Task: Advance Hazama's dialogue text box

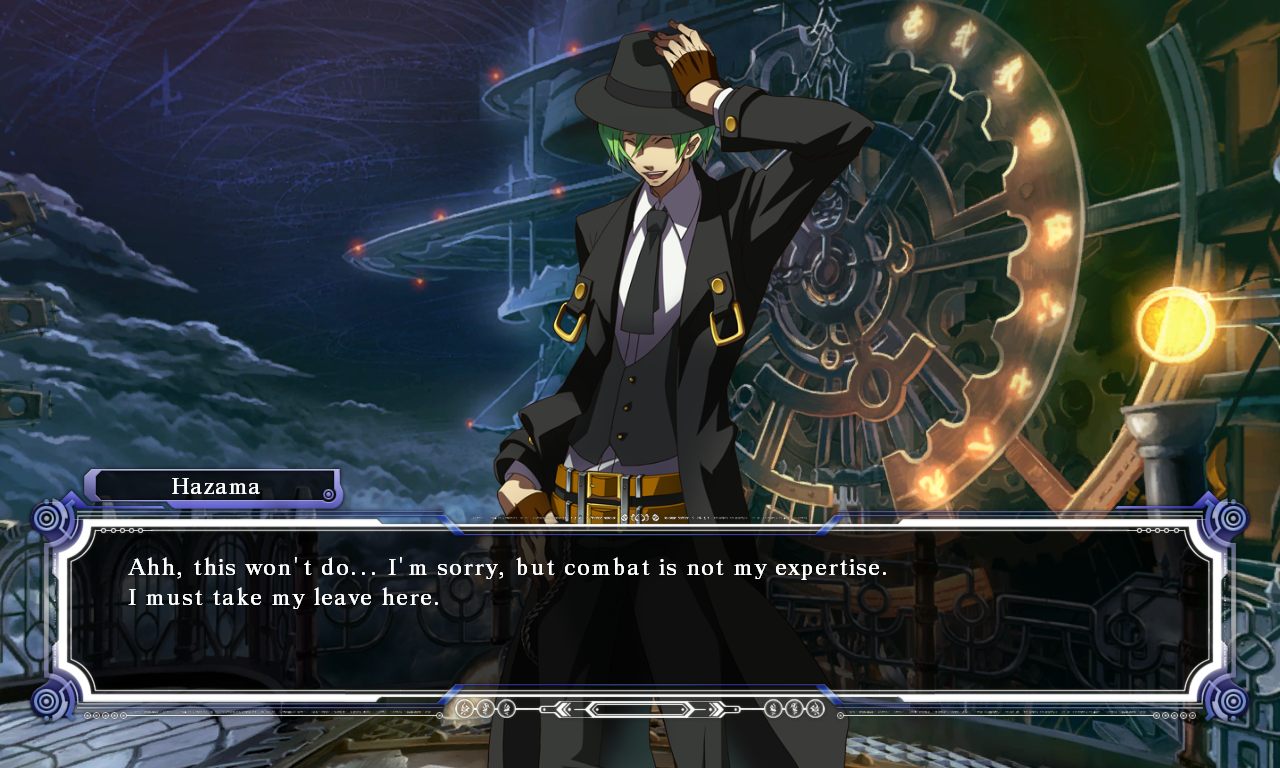Action: point(640,610)
